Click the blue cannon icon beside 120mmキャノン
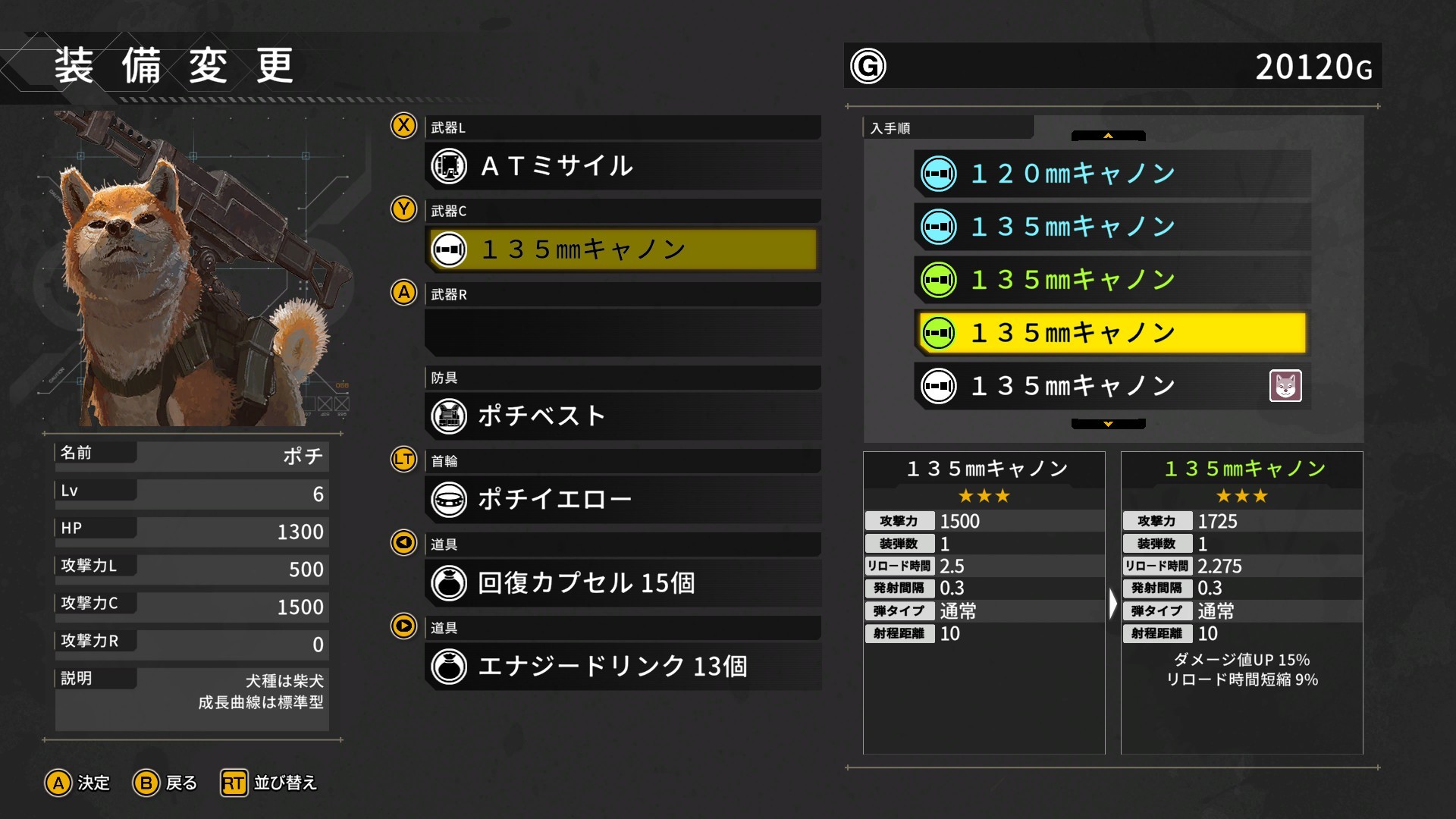The height and width of the screenshot is (819, 1456). pos(940,173)
